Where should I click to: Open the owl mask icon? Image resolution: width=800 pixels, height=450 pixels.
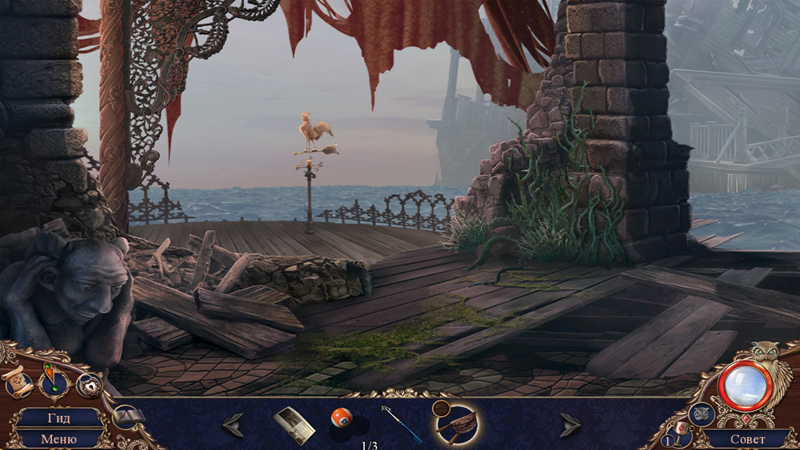coord(700,414)
